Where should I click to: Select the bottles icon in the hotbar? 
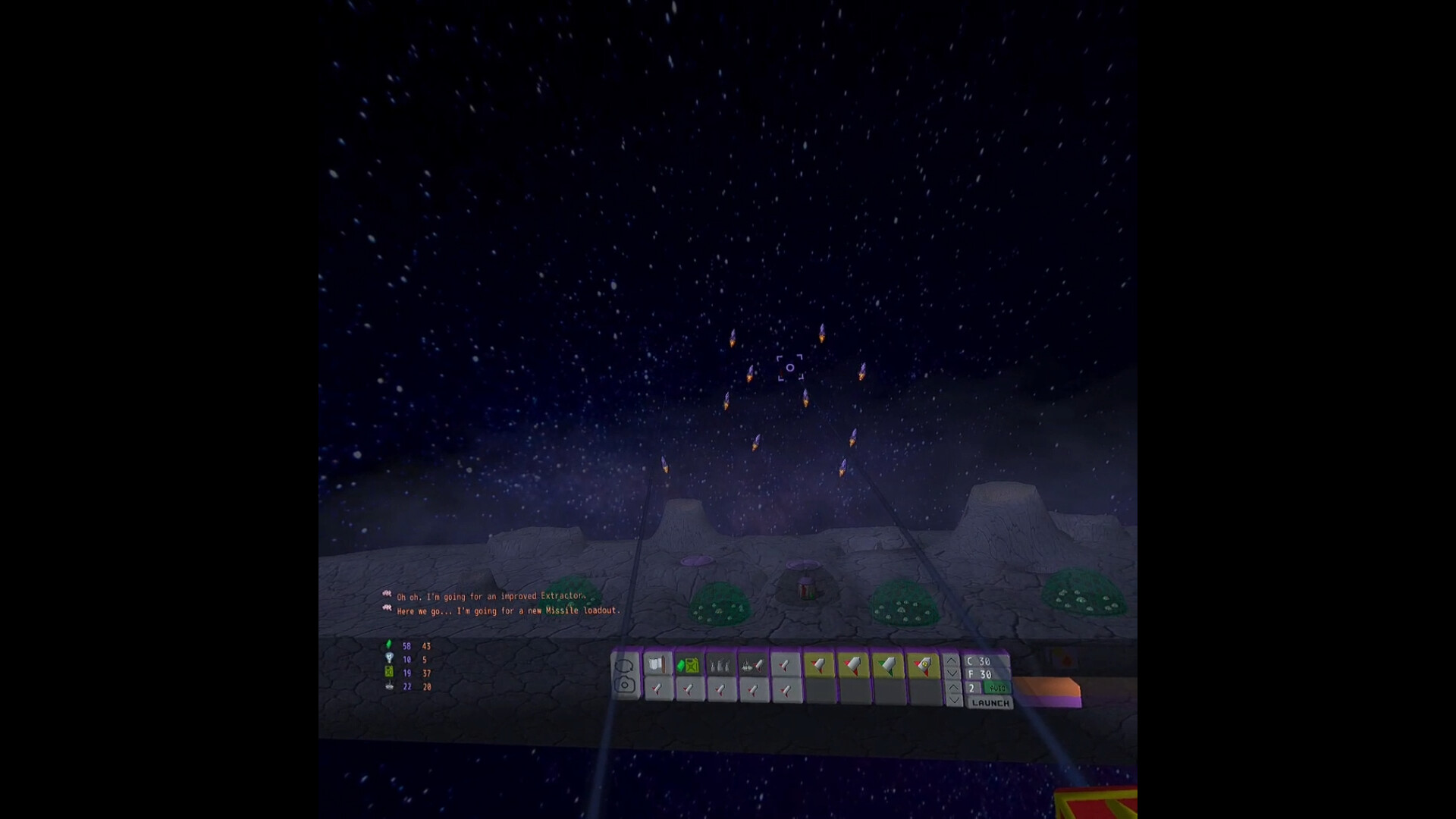(x=719, y=665)
